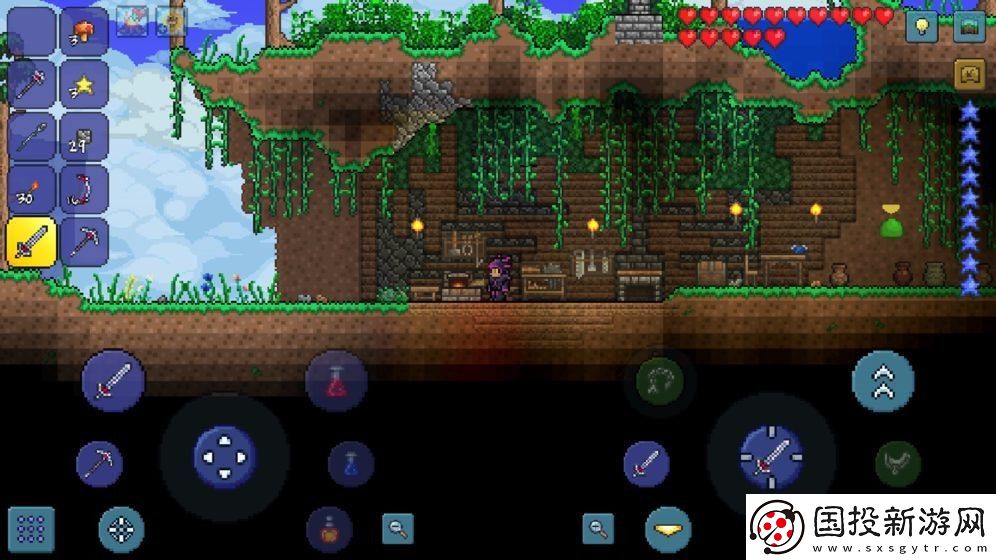Choose the fallen star hotbar slot
This screenshot has height=560, width=996.
84,84
